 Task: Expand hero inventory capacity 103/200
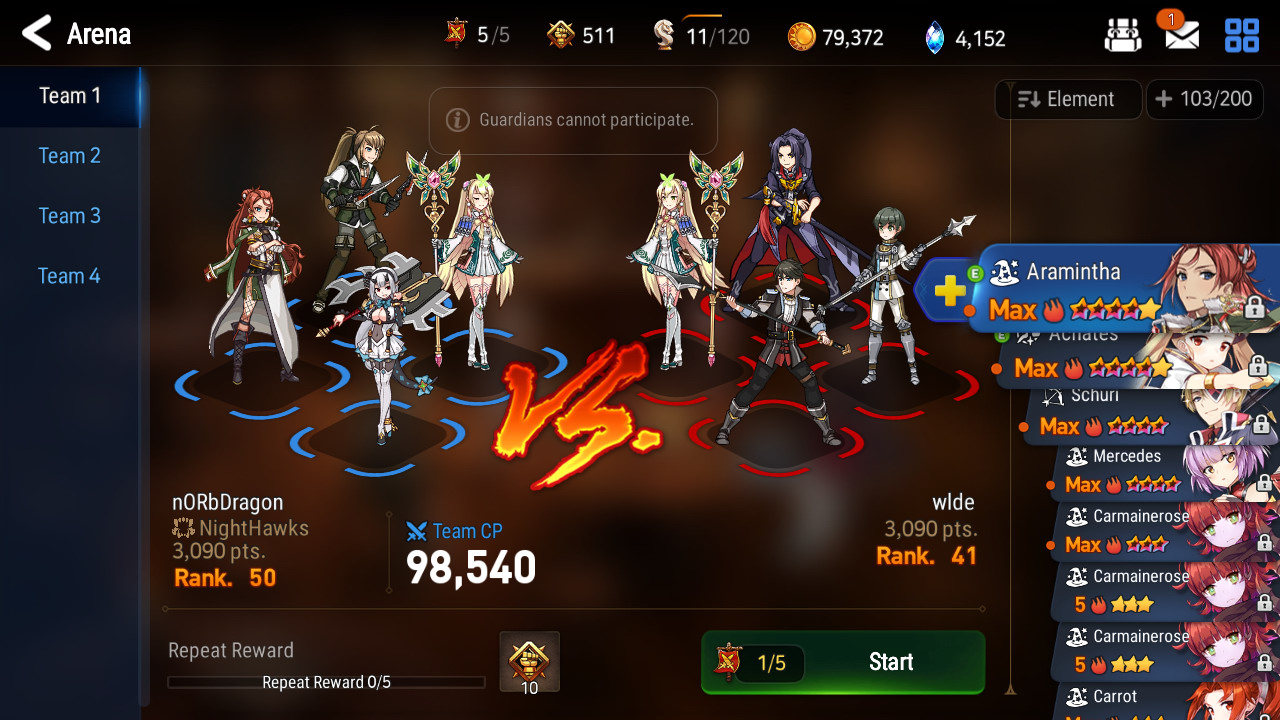click(x=1203, y=99)
